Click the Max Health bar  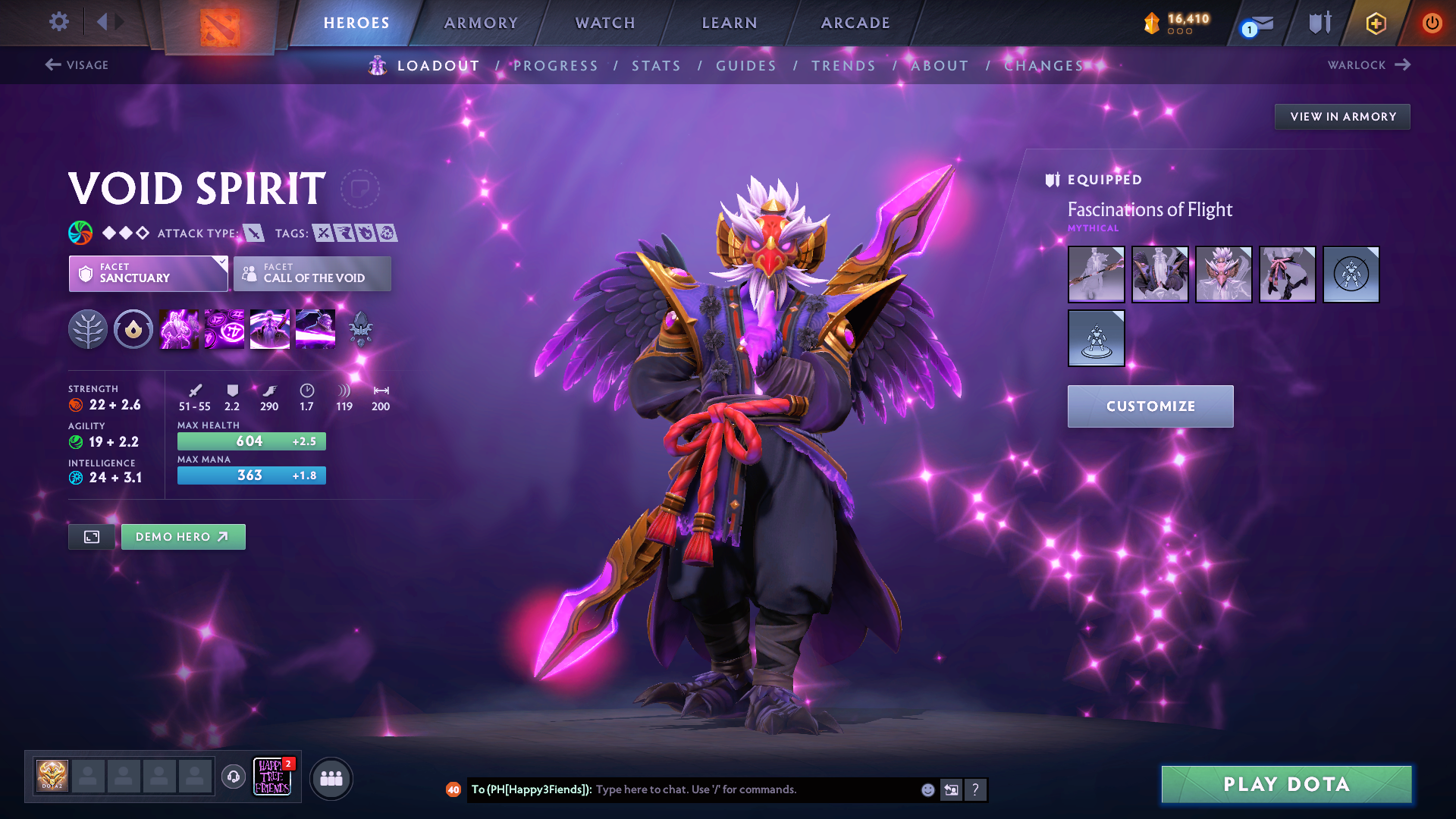tap(251, 441)
